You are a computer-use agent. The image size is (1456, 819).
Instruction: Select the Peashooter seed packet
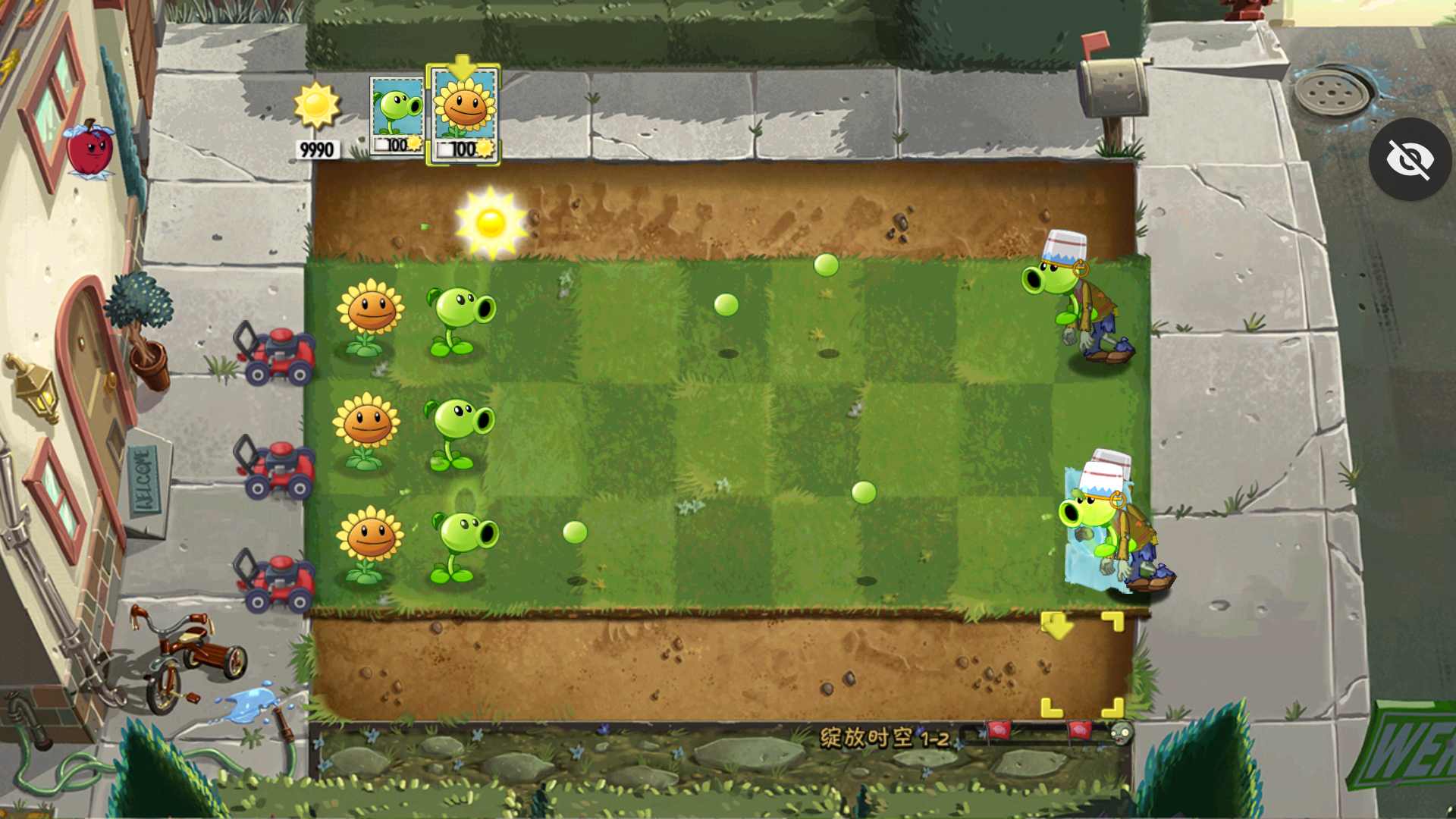395,112
